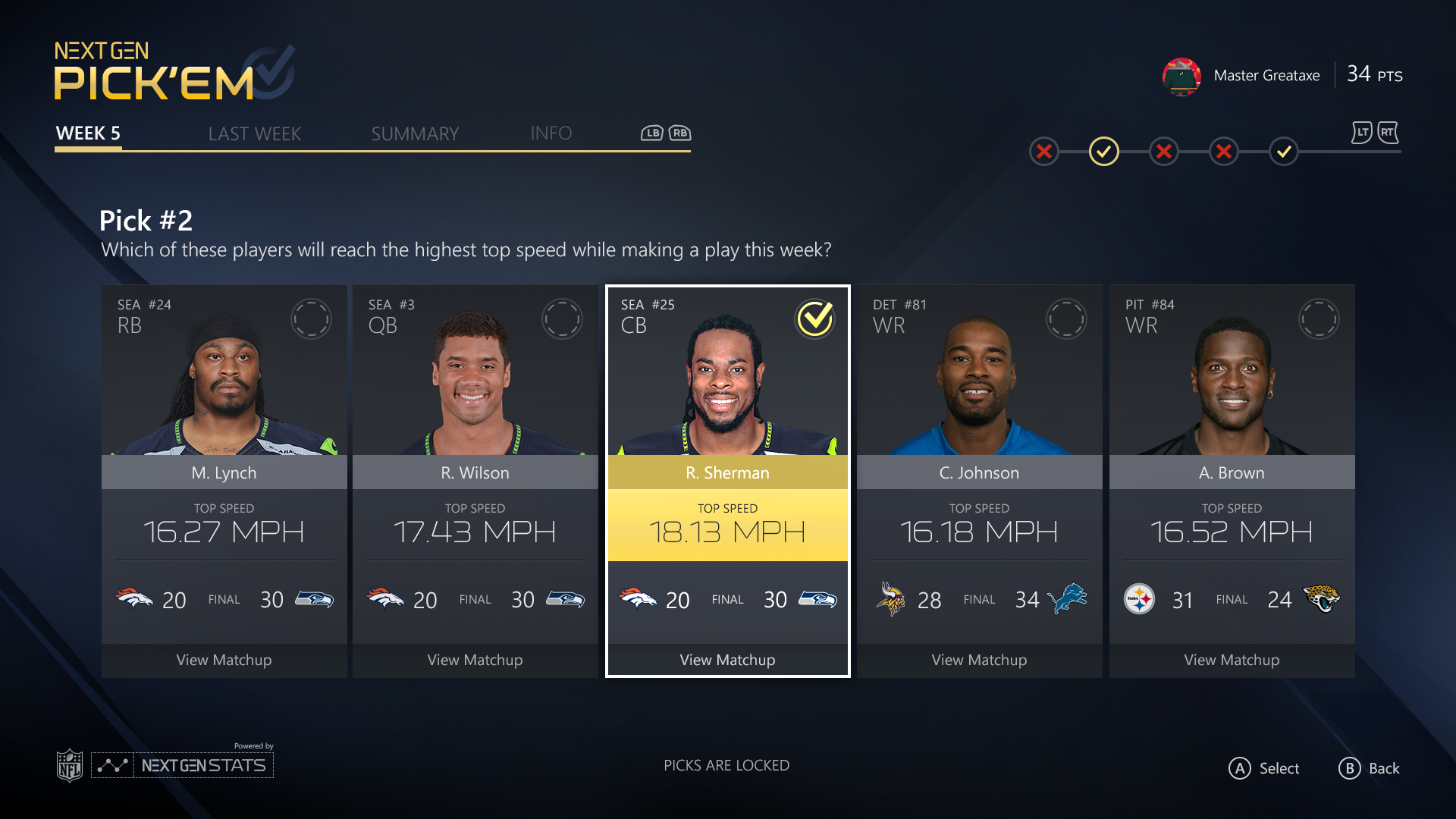View Matchup for C. Johnson

click(979, 660)
